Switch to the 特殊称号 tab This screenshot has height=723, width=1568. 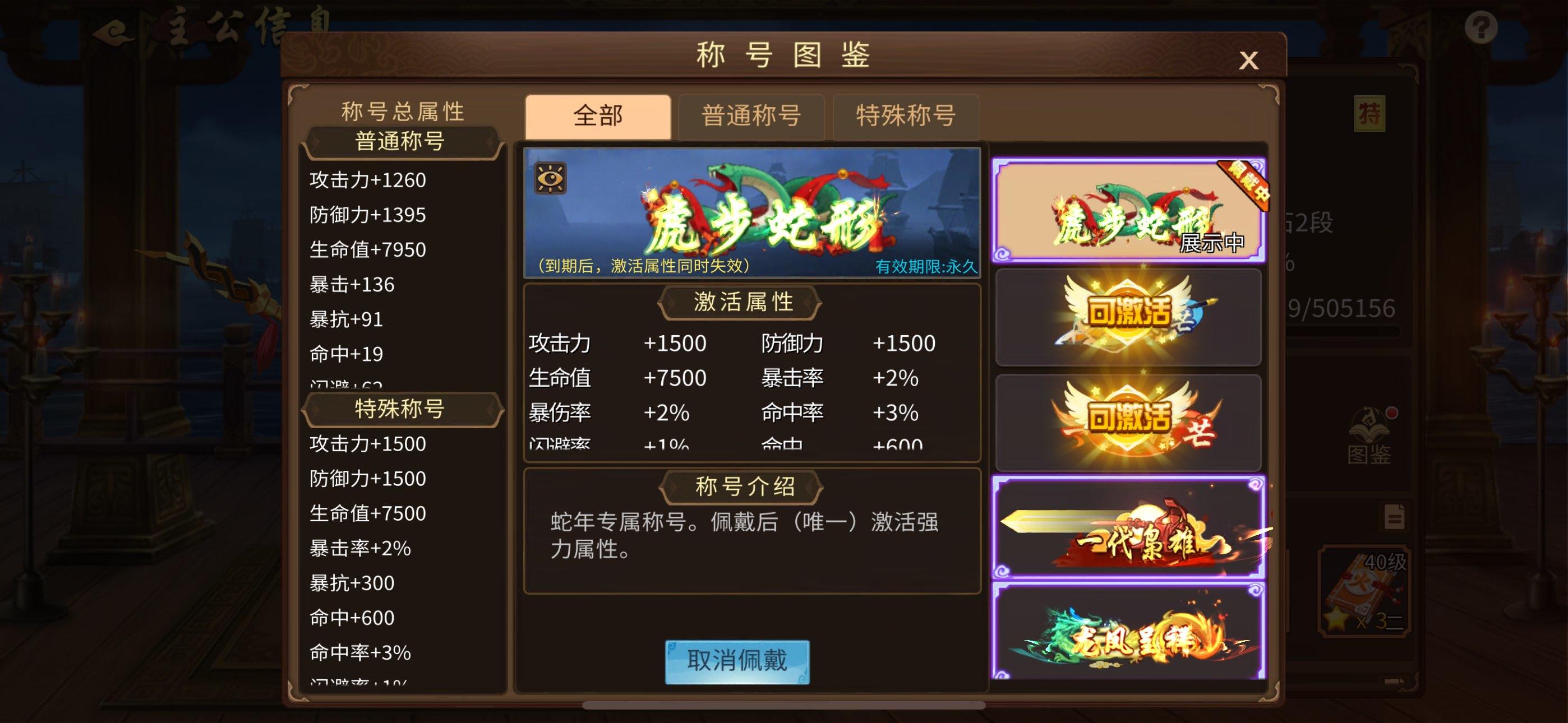905,117
